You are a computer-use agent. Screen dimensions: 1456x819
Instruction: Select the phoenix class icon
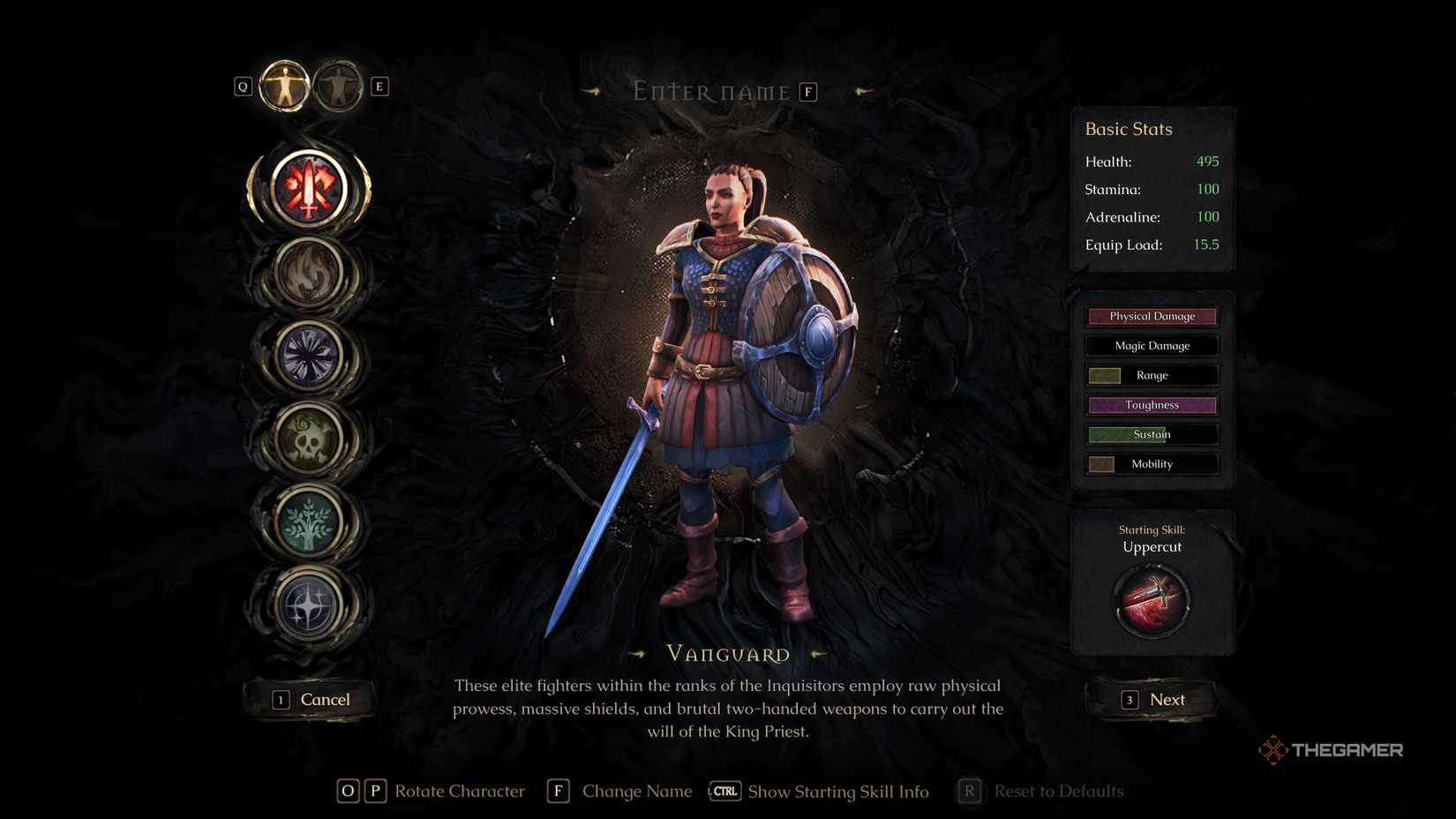click(311, 274)
